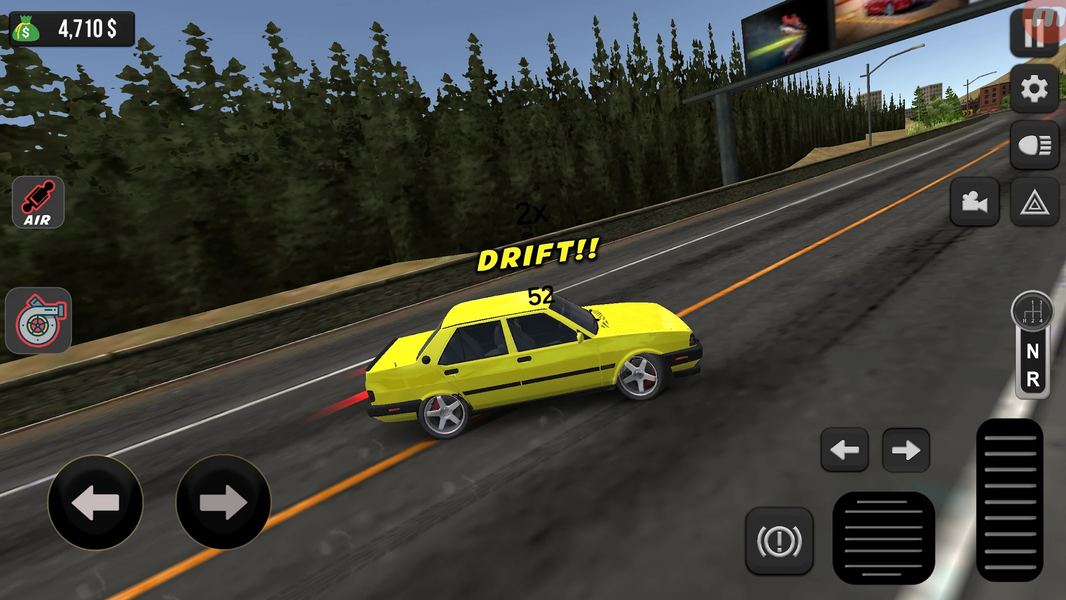This screenshot has width=1066, height=600.
Task: Open the gear settings menu
Action: point(1034,91)
